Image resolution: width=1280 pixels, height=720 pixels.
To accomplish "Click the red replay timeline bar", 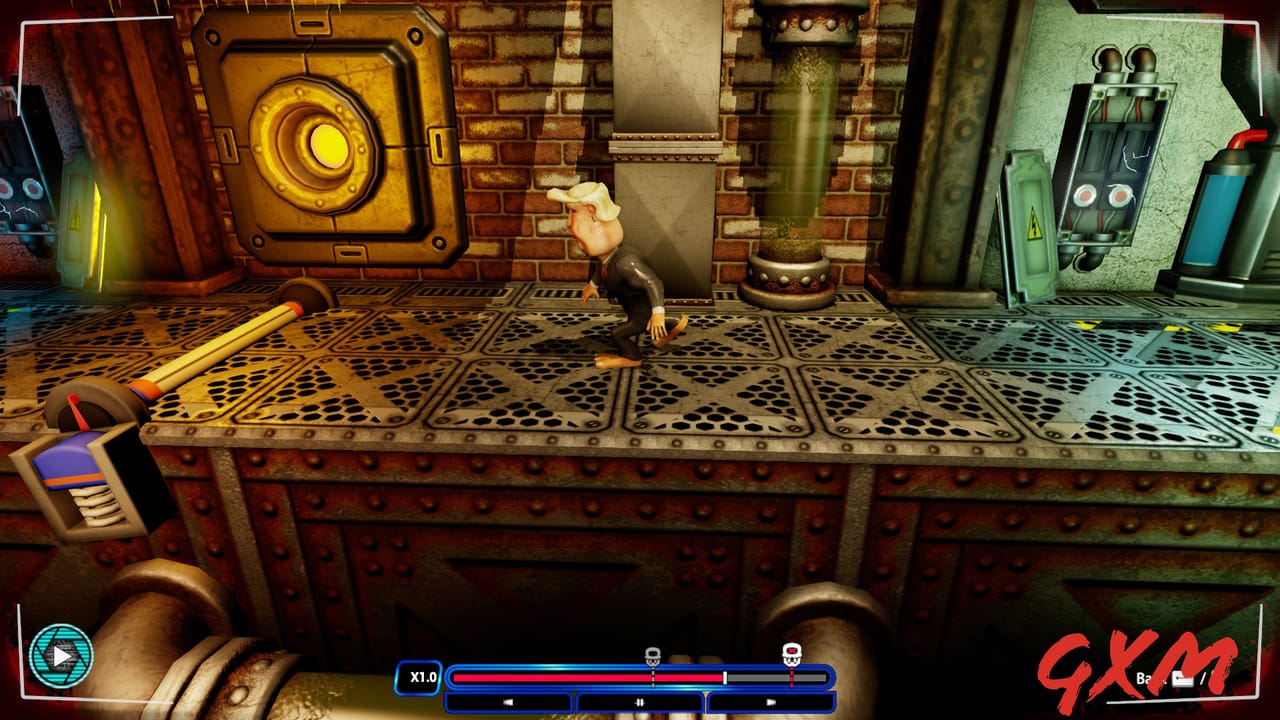I will (x=588, y=677).
